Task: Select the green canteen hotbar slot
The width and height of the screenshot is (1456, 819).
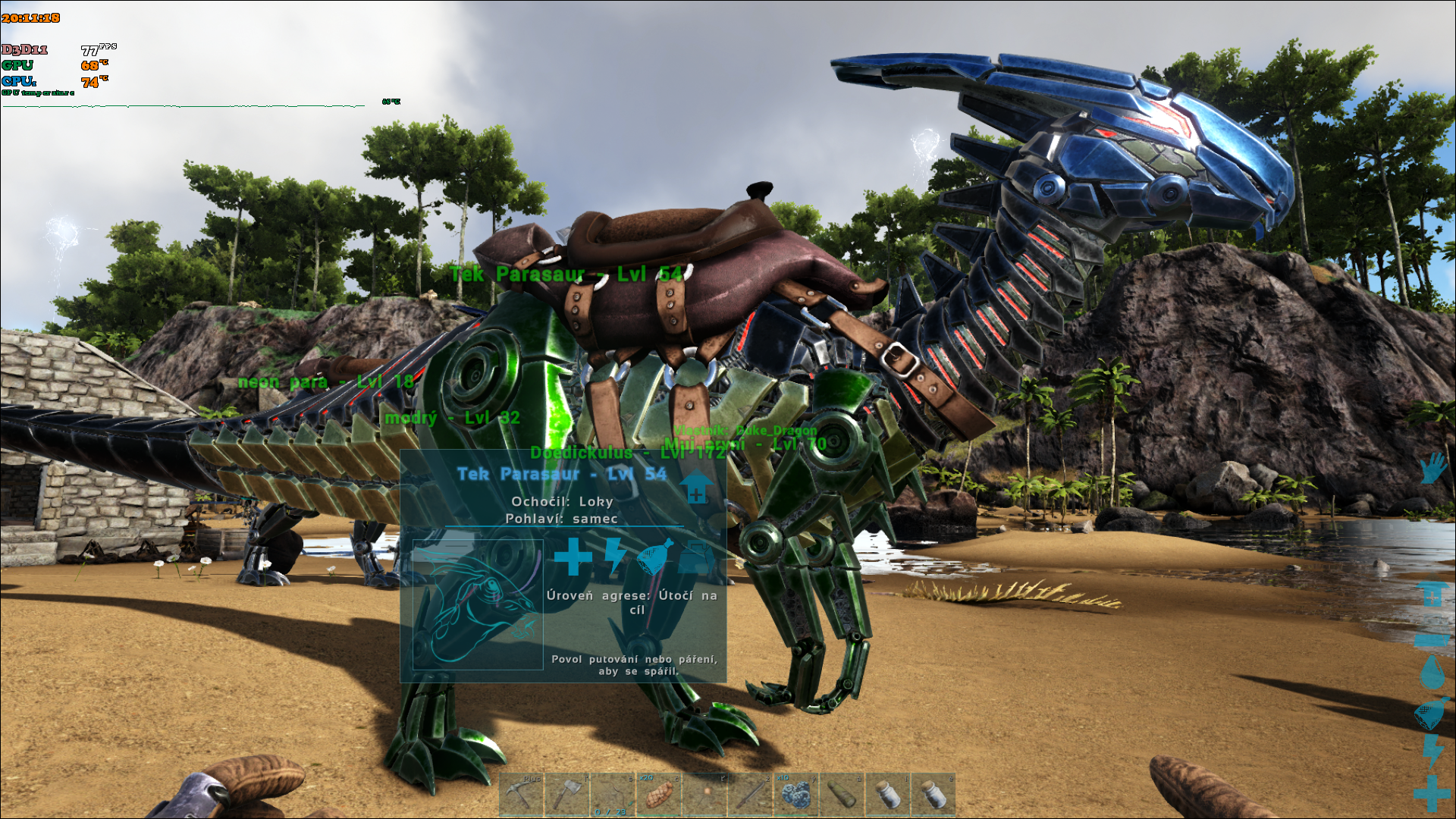Action: pyautogui.click(x=842, y=794)
